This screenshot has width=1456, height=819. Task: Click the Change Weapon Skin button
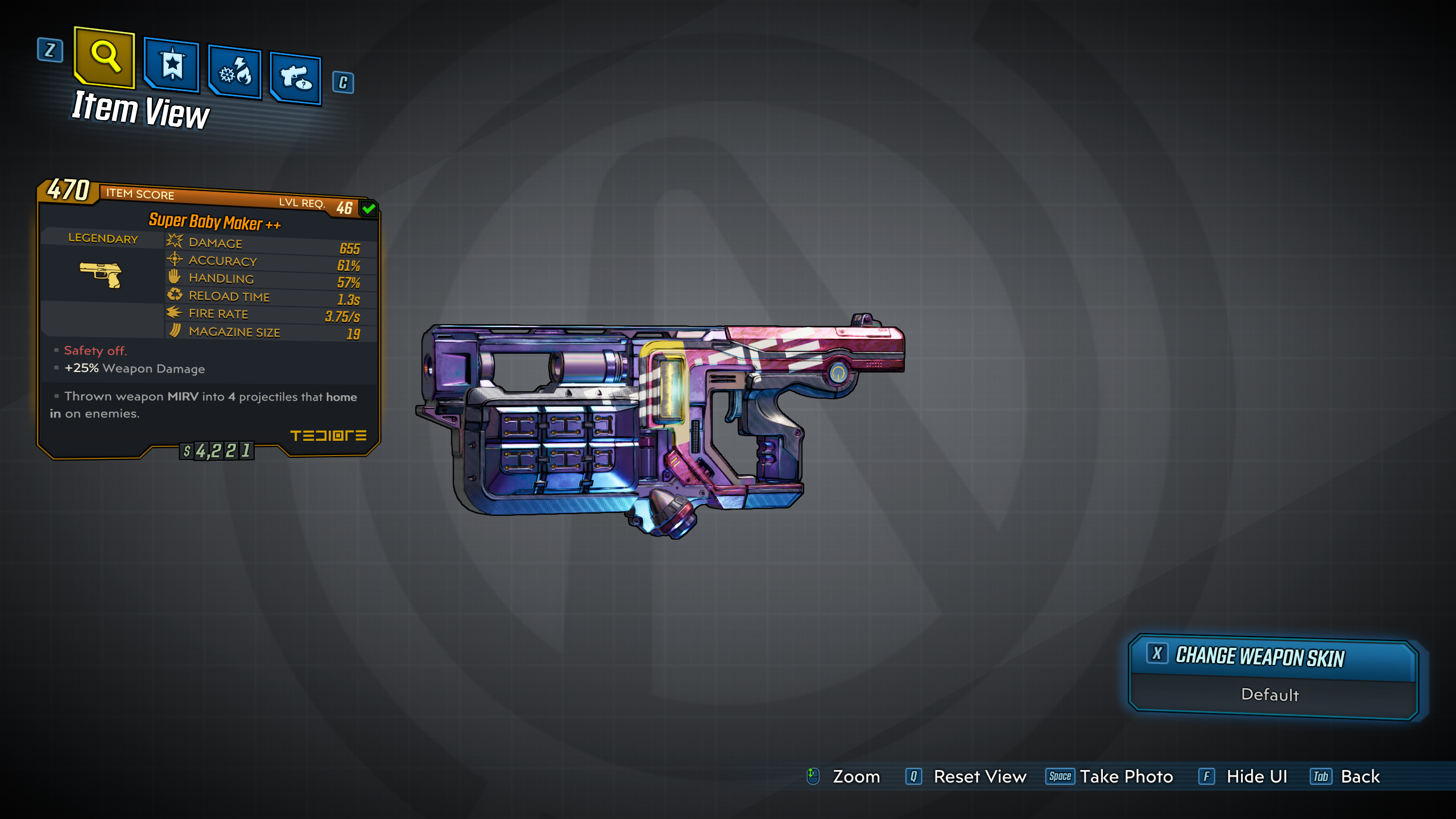coord(1273,657)
